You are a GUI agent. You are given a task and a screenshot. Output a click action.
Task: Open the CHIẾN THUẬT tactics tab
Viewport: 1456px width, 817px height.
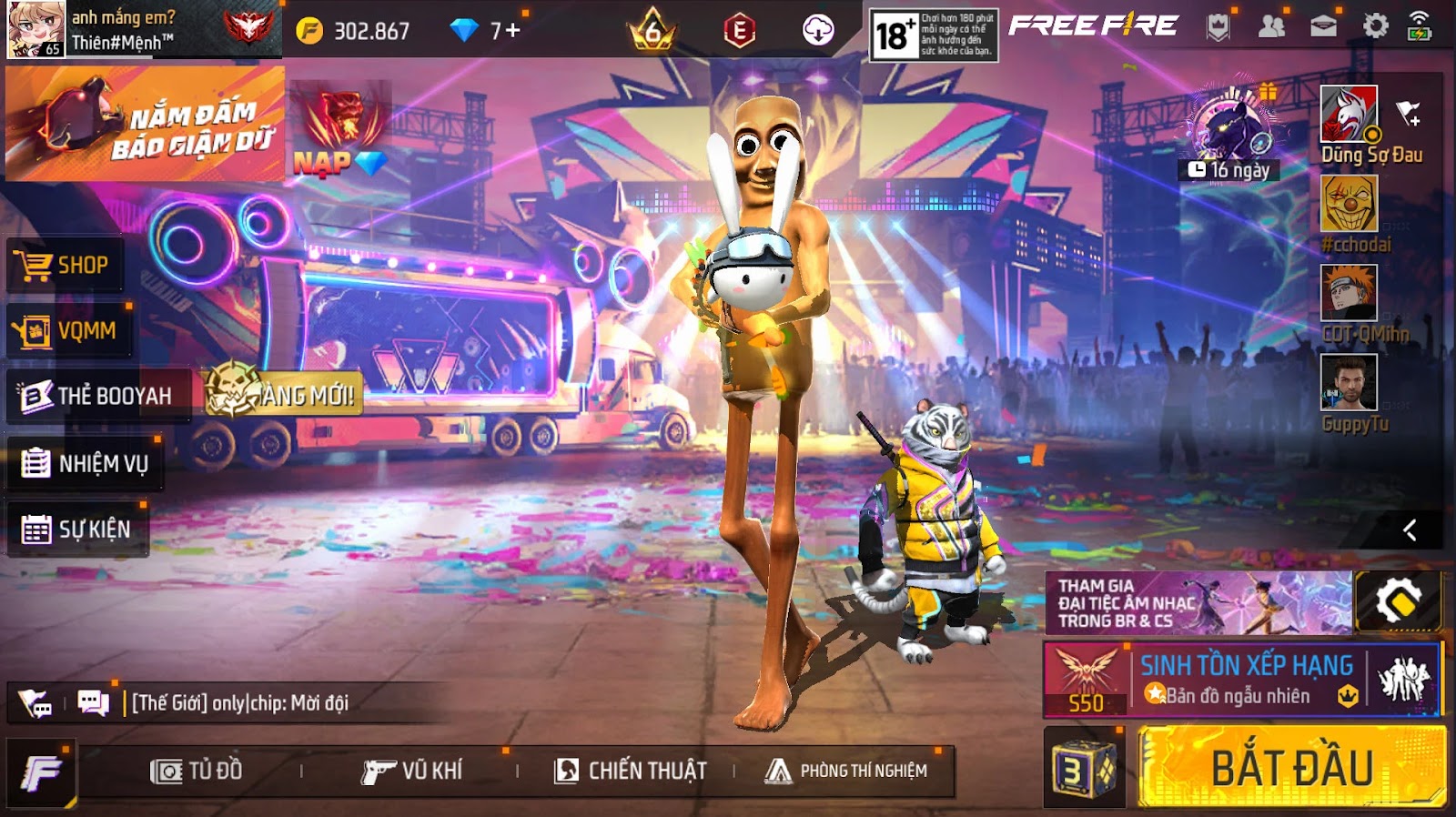tap(631, 772)
